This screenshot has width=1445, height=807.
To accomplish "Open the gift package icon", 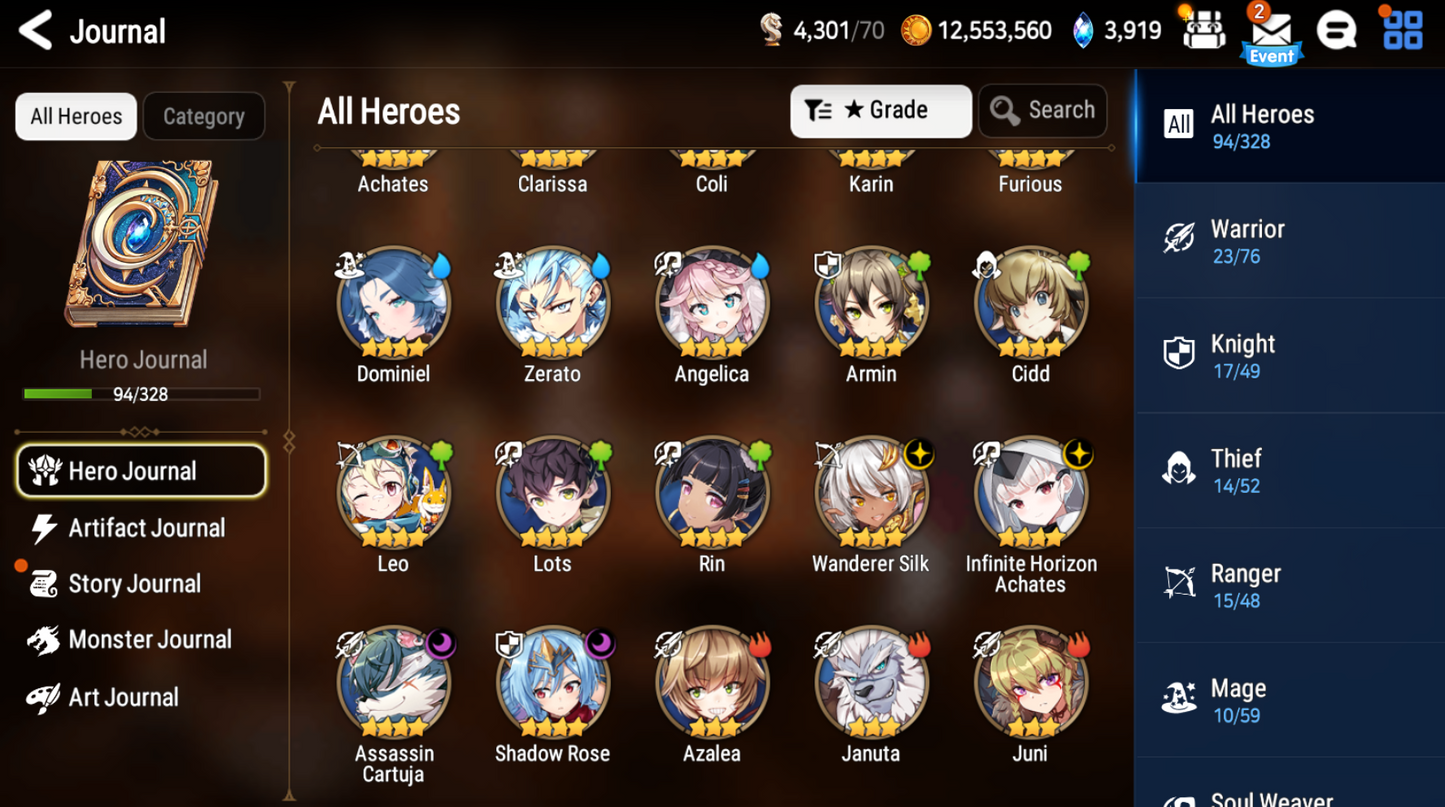I will point(1203,30).
